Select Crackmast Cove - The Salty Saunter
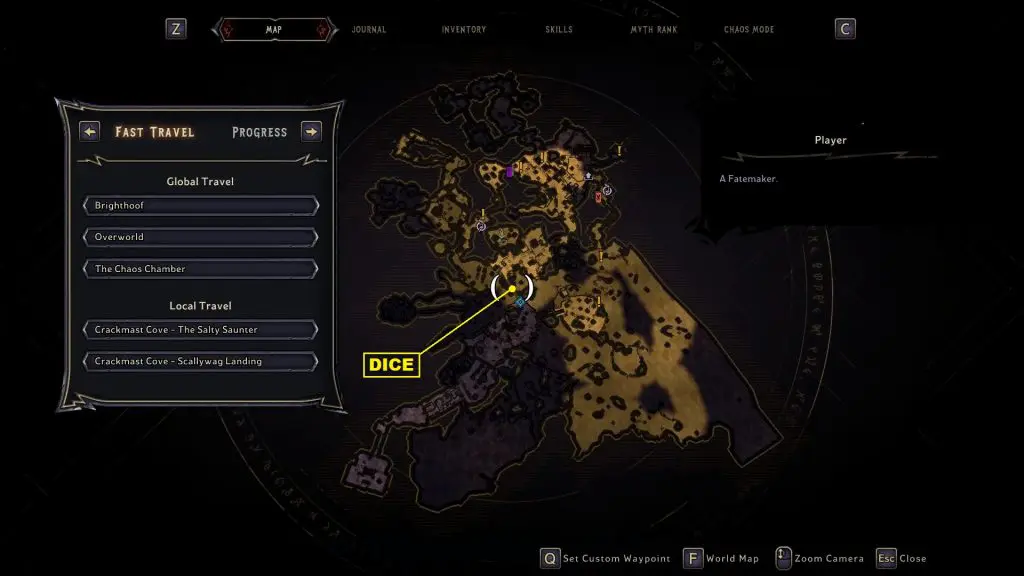 click(x=201, y=330)
